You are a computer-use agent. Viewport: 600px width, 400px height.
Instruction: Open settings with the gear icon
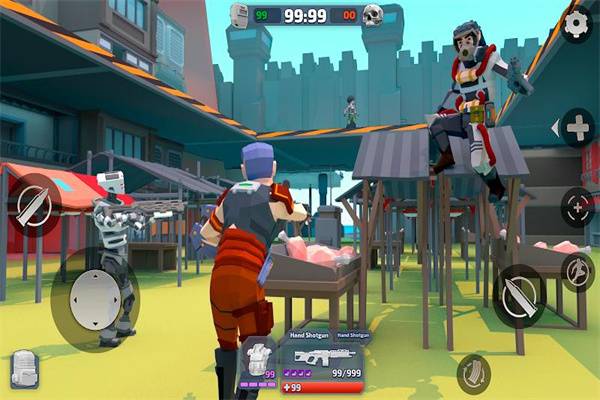point(576,25)
